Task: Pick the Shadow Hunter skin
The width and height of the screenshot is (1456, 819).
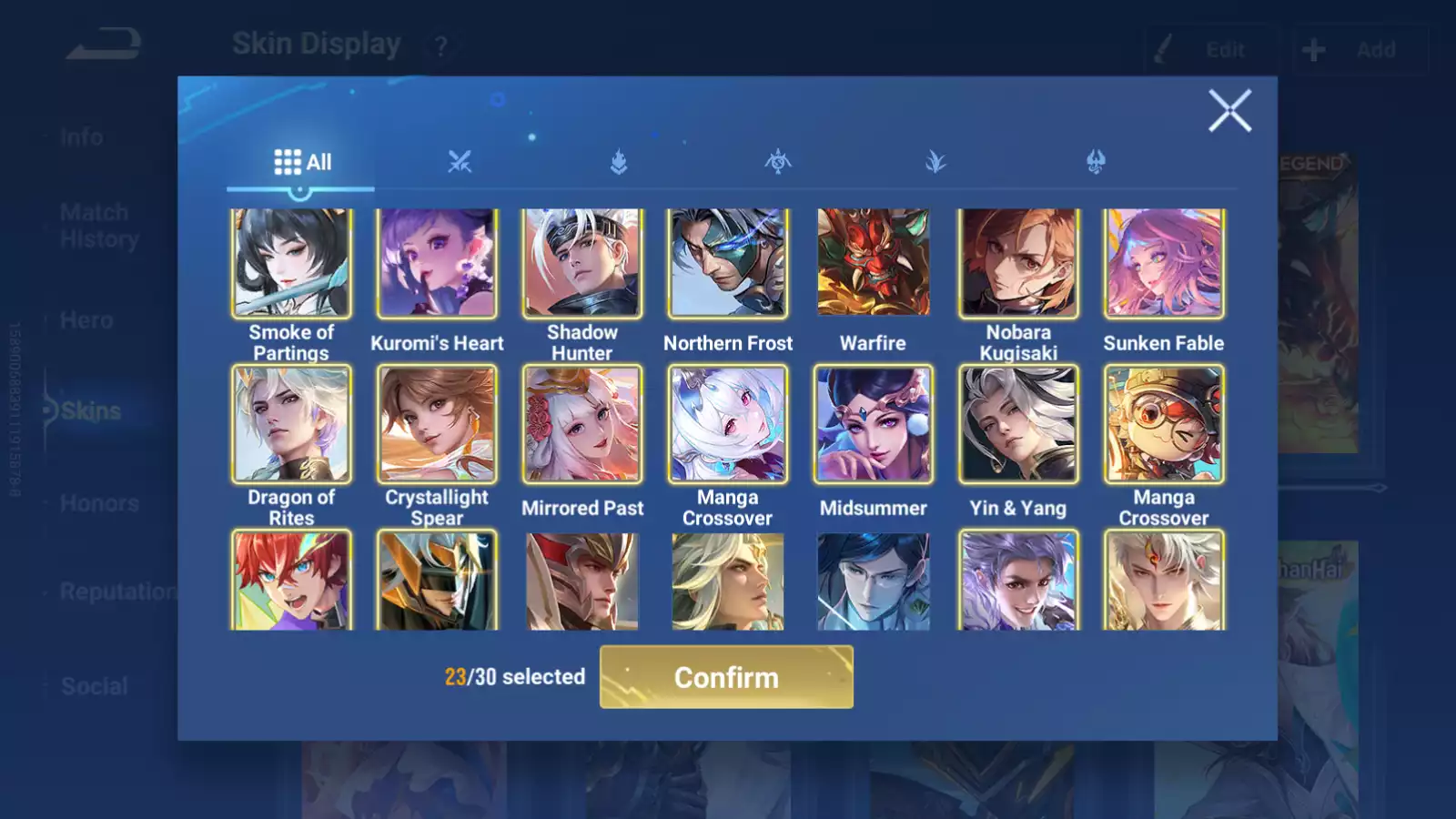Action: pos(582,263)
